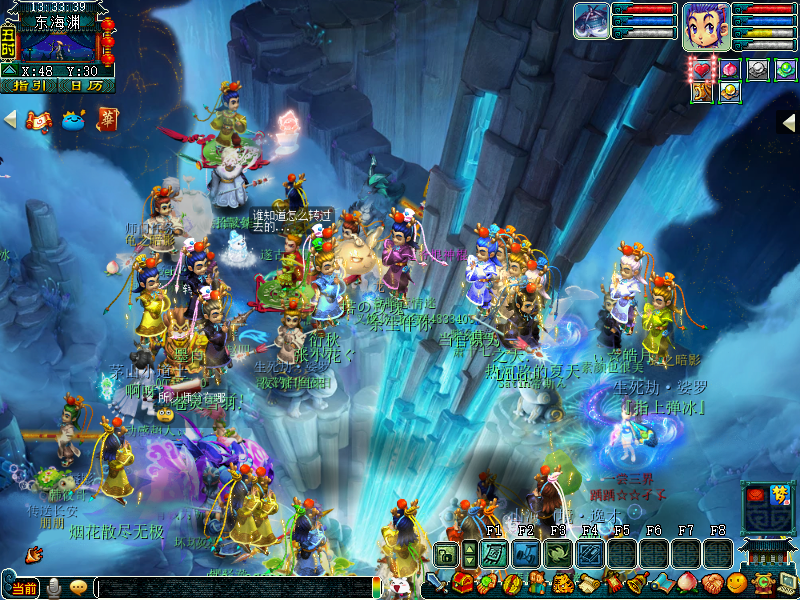
Task: Open the tiger head menu icon
Action: [562, 581]
